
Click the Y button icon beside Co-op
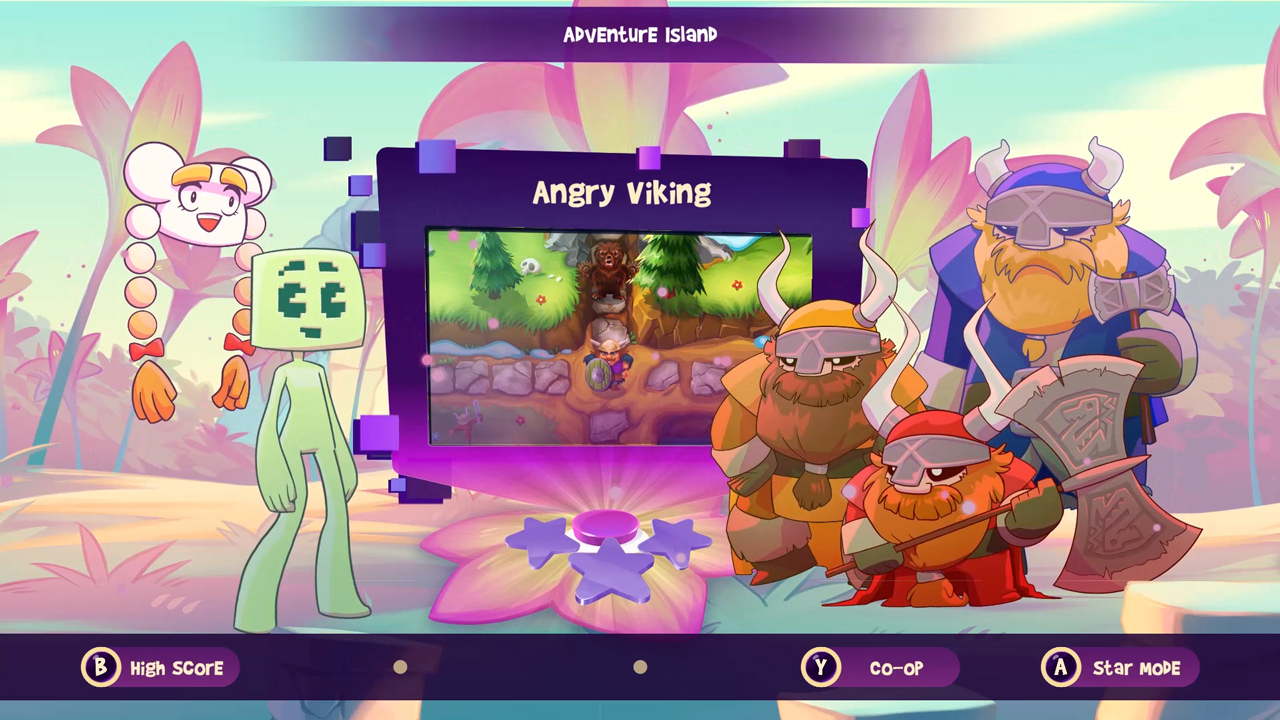tap(821, 668)
